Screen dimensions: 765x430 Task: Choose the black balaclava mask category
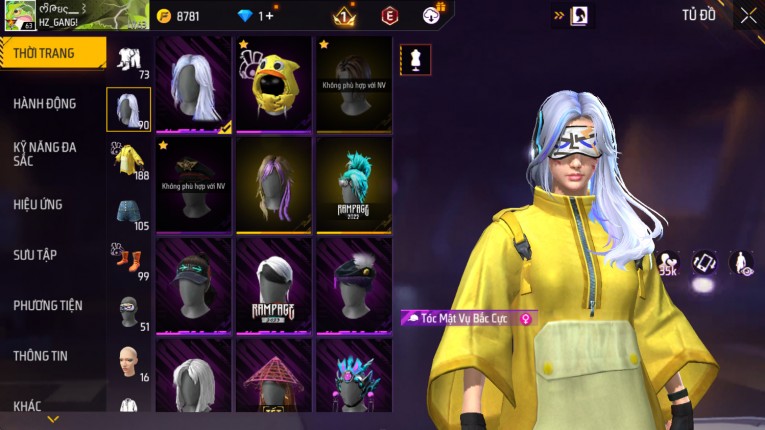[x=129, y=311]
